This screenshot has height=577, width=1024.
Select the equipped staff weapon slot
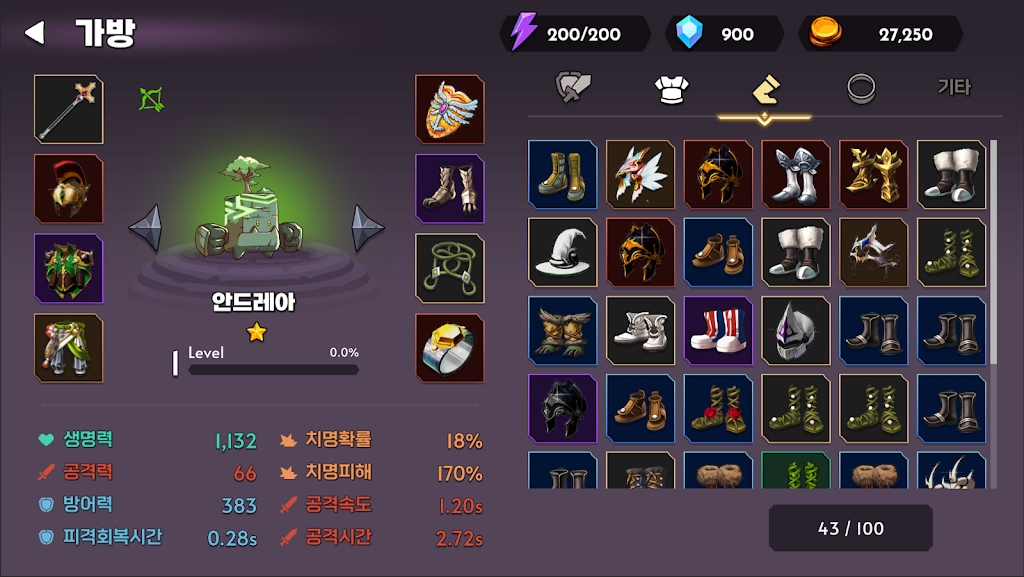pyautogui.click(x=69, y=108)
